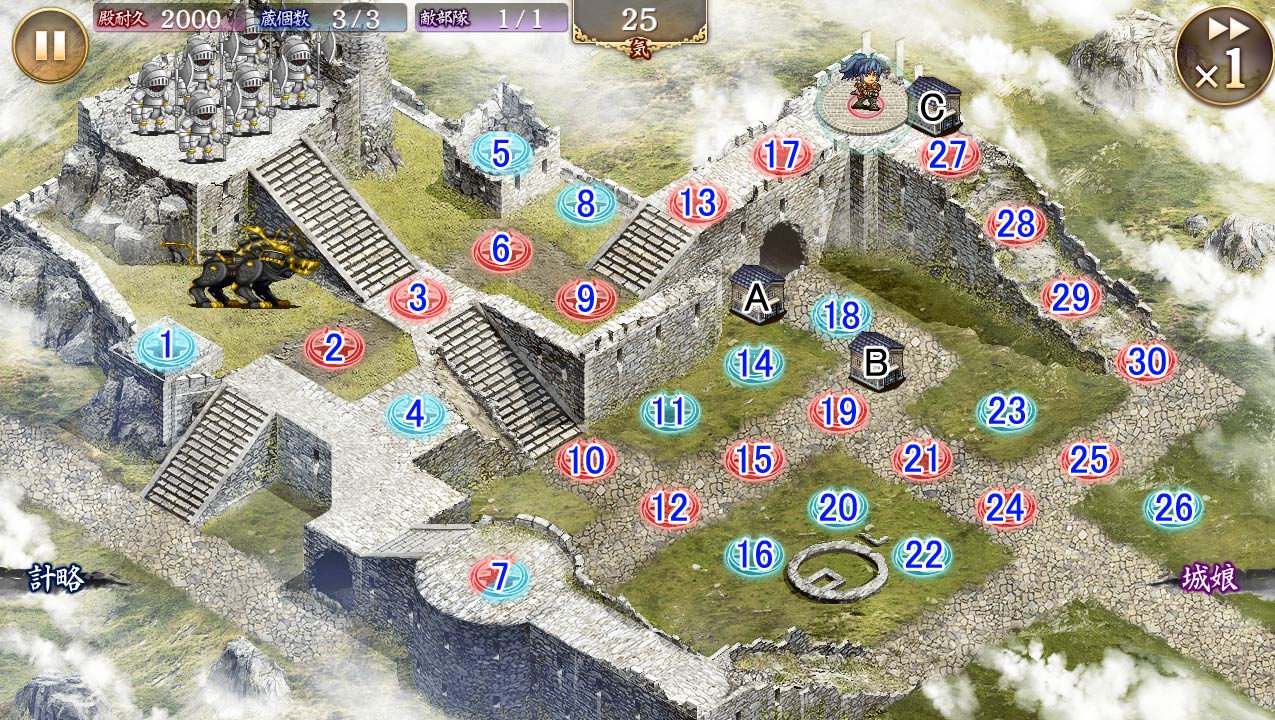The height and width of the screenshot is (720, 1275).
Task: Choose red placement tile 10
Action: coord(587,460)
